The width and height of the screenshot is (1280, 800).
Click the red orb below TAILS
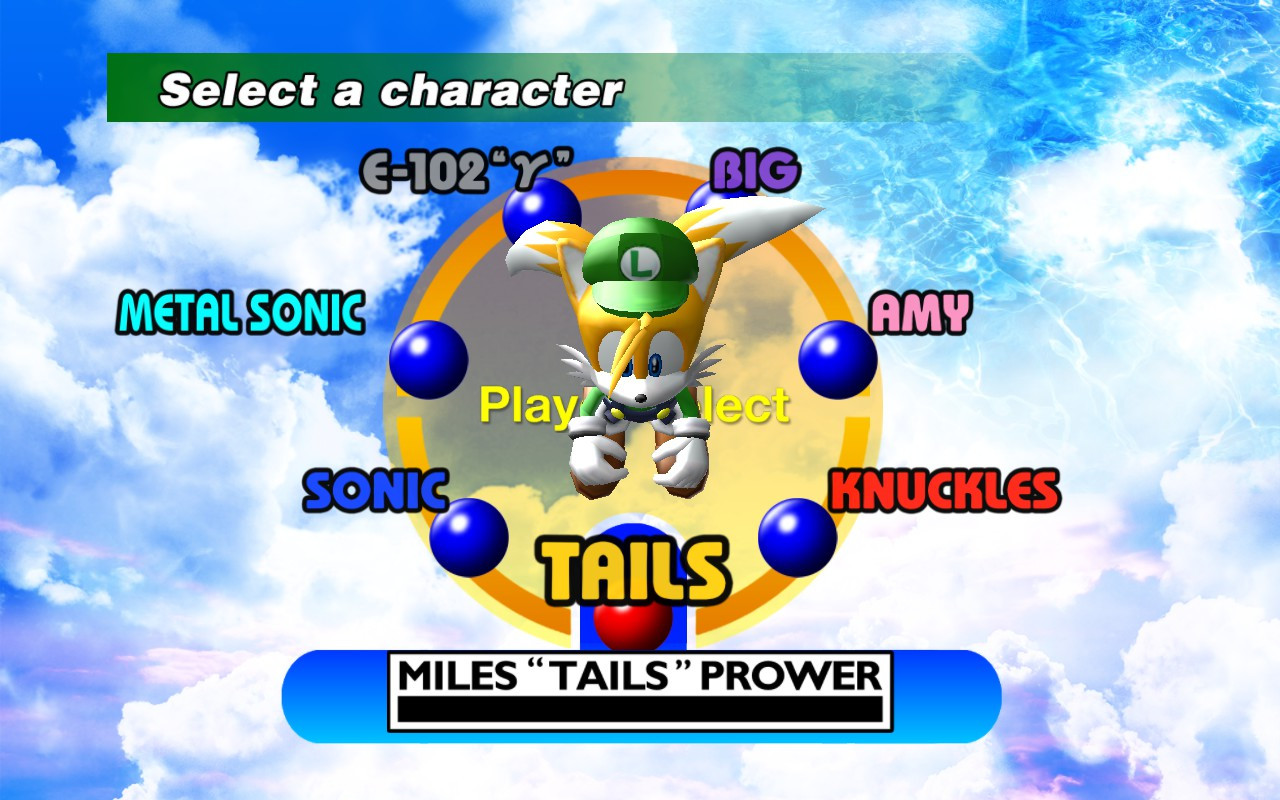[633, 625]
